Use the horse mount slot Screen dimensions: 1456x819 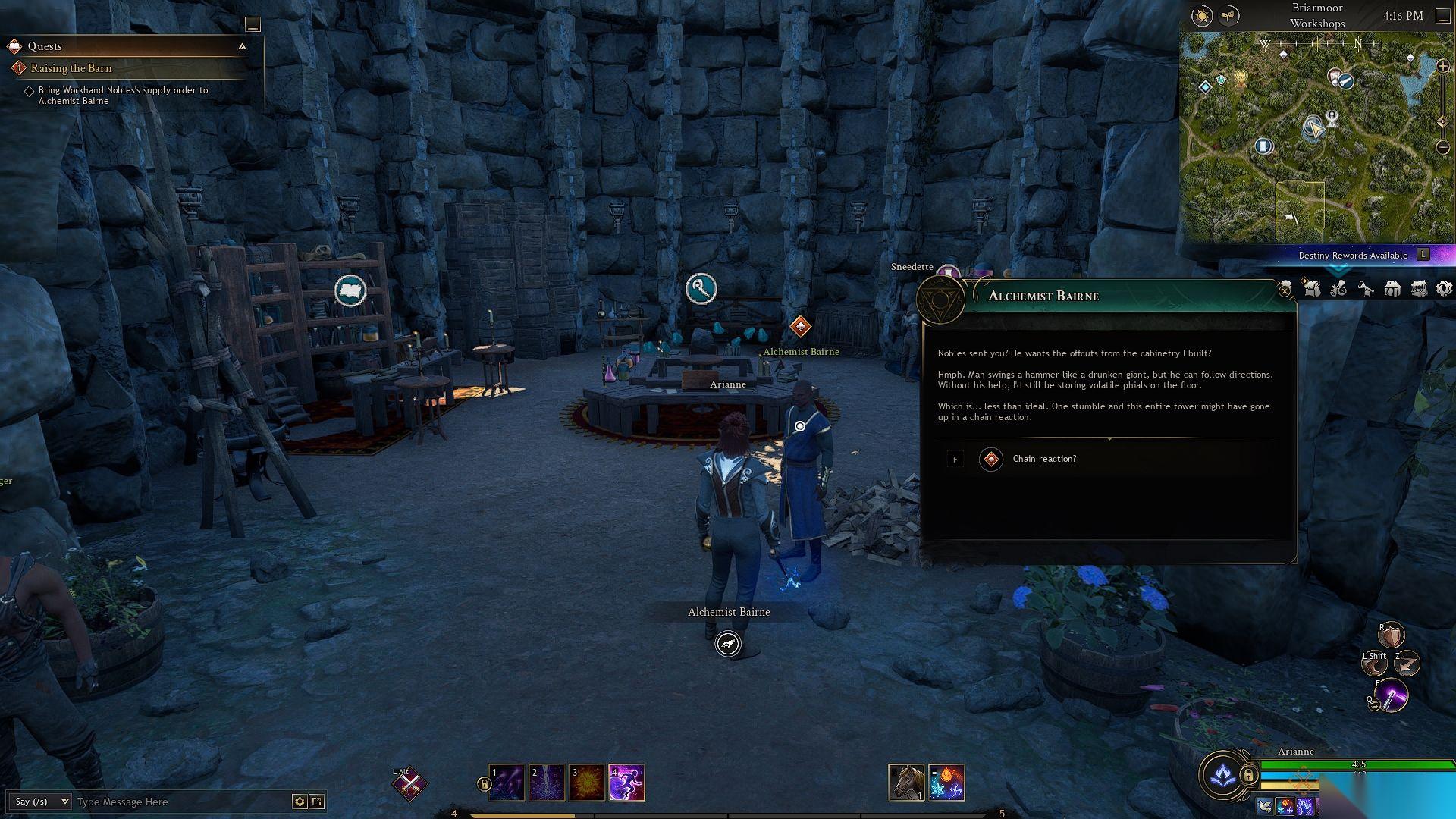(906, 783)
